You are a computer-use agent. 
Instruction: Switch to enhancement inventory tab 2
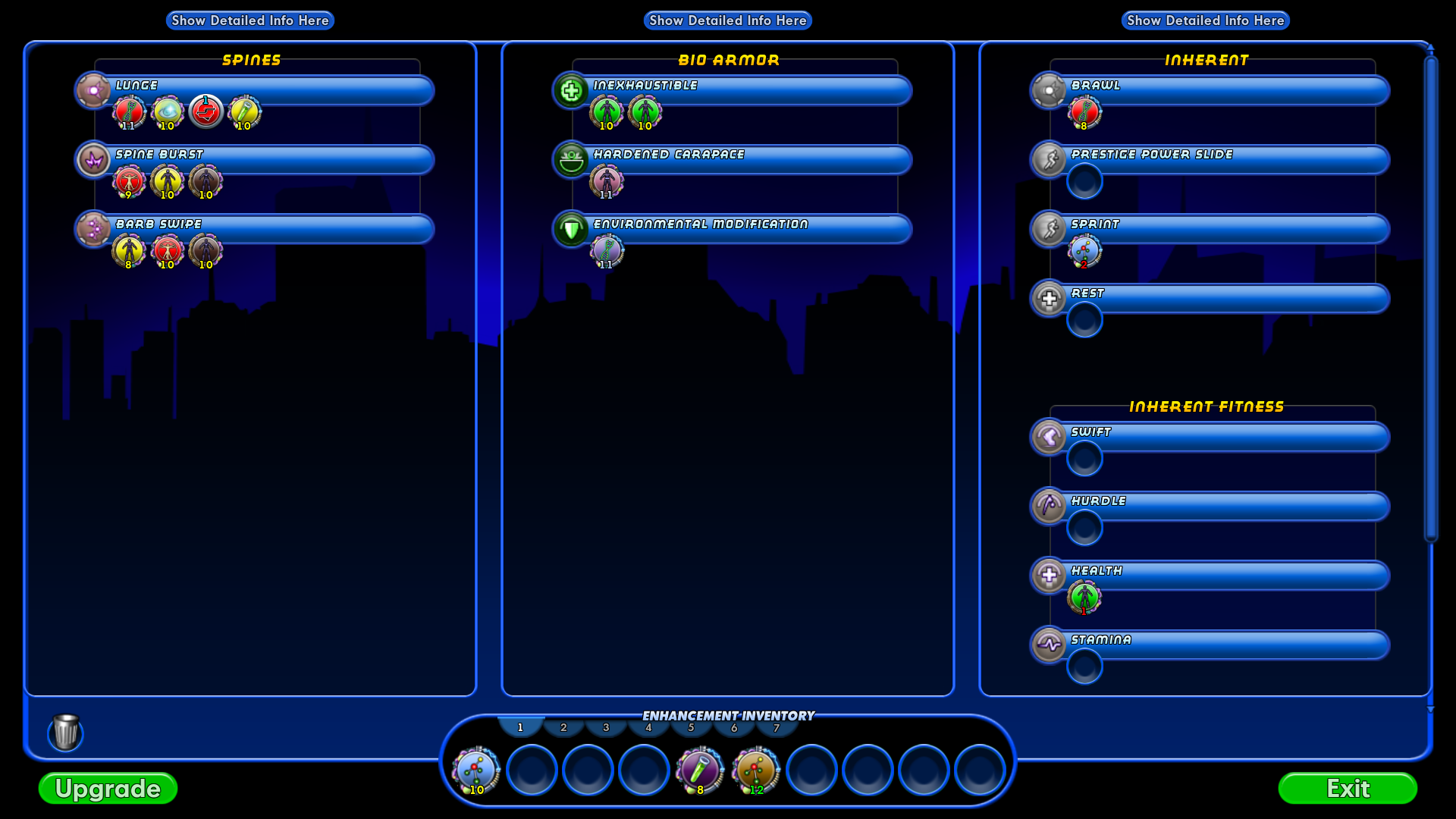point(563,726)
